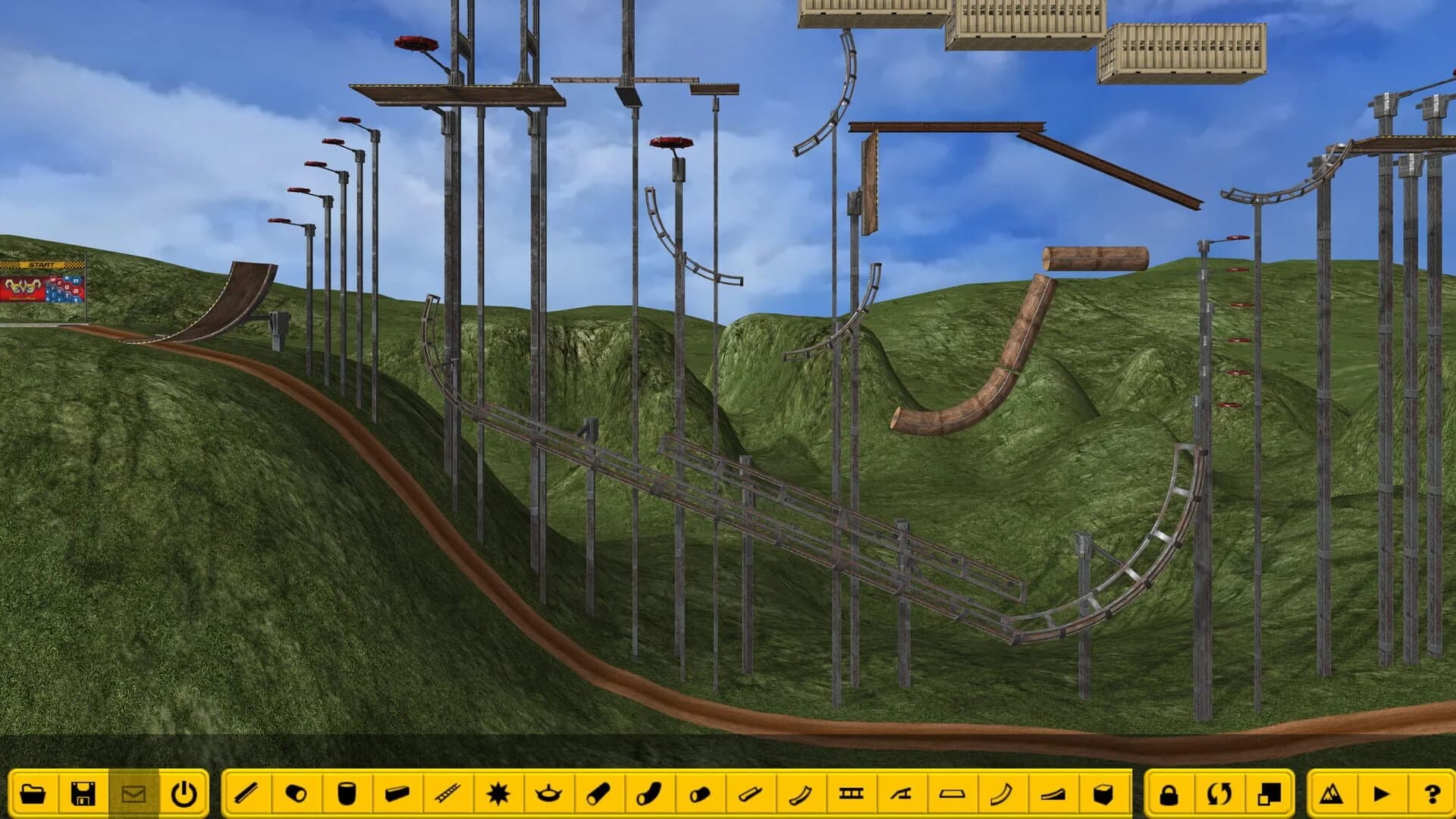
Task: Save the current track
Action: 83,791
